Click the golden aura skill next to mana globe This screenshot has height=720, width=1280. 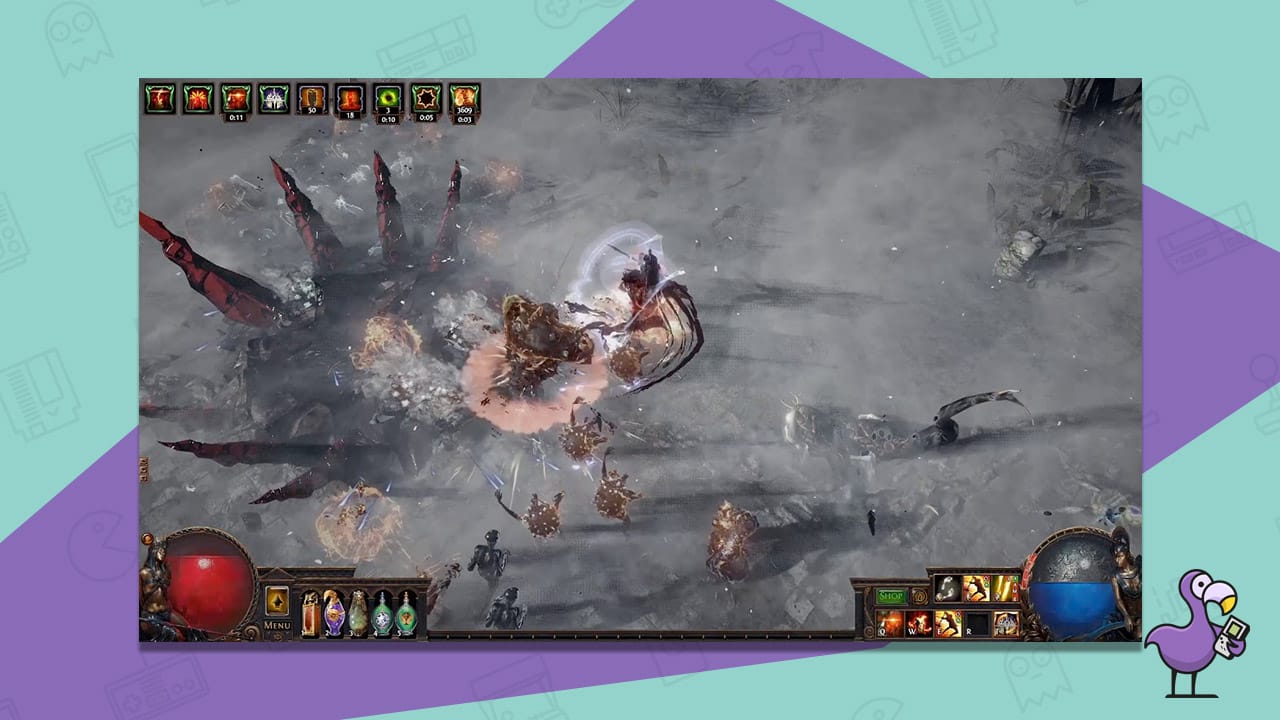click(x=1005, y=622)
